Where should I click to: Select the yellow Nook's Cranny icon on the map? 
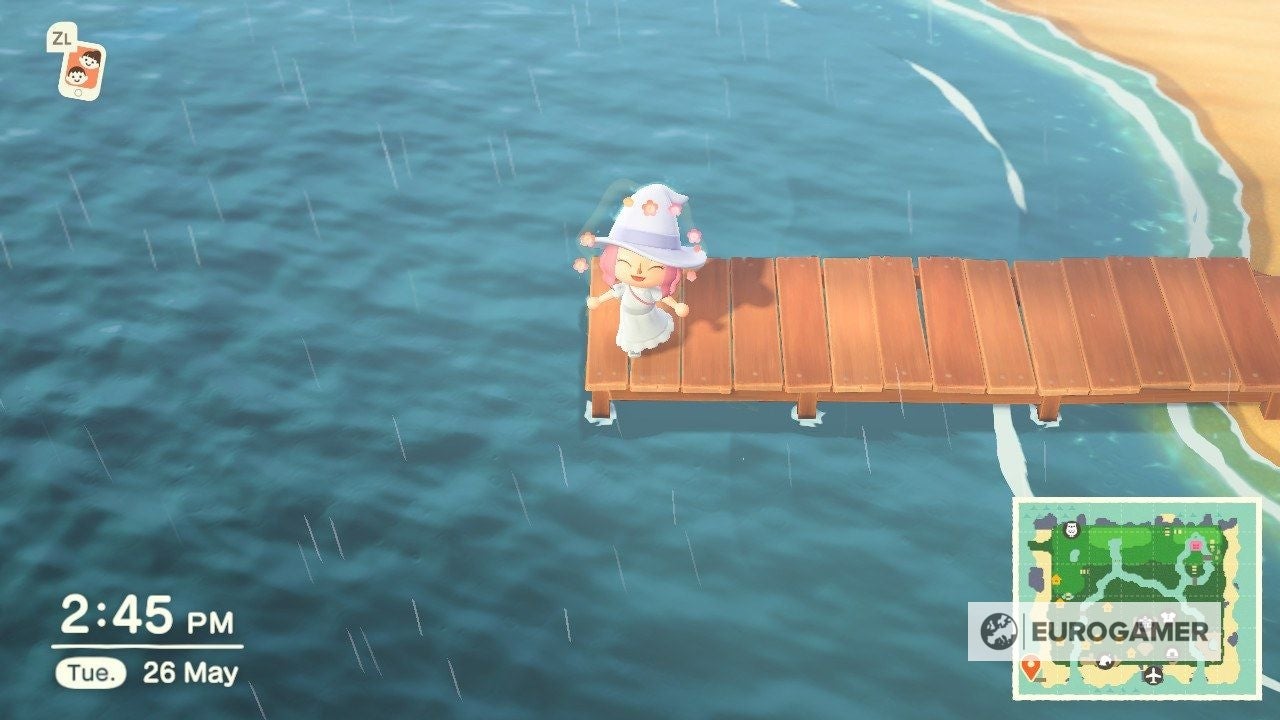tap(1056, 579)
